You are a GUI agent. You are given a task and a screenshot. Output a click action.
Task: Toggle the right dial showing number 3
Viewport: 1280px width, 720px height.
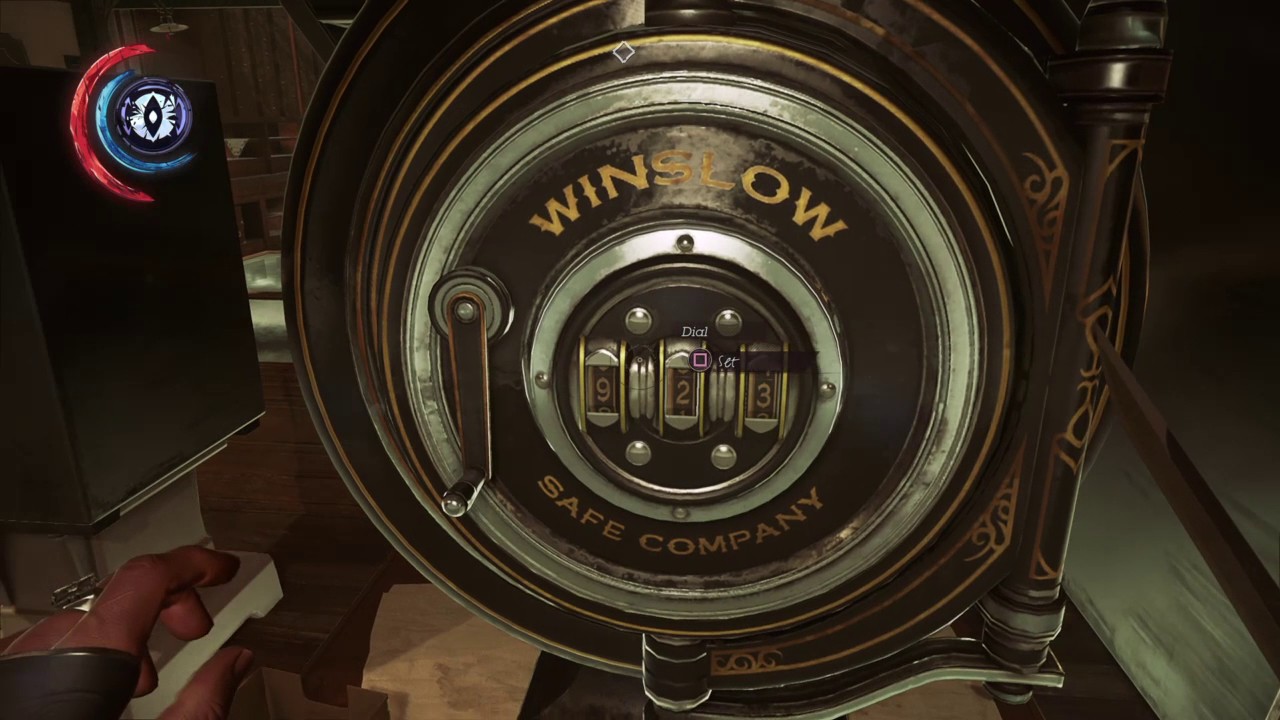pyautogui.click(x=762, y=398)
